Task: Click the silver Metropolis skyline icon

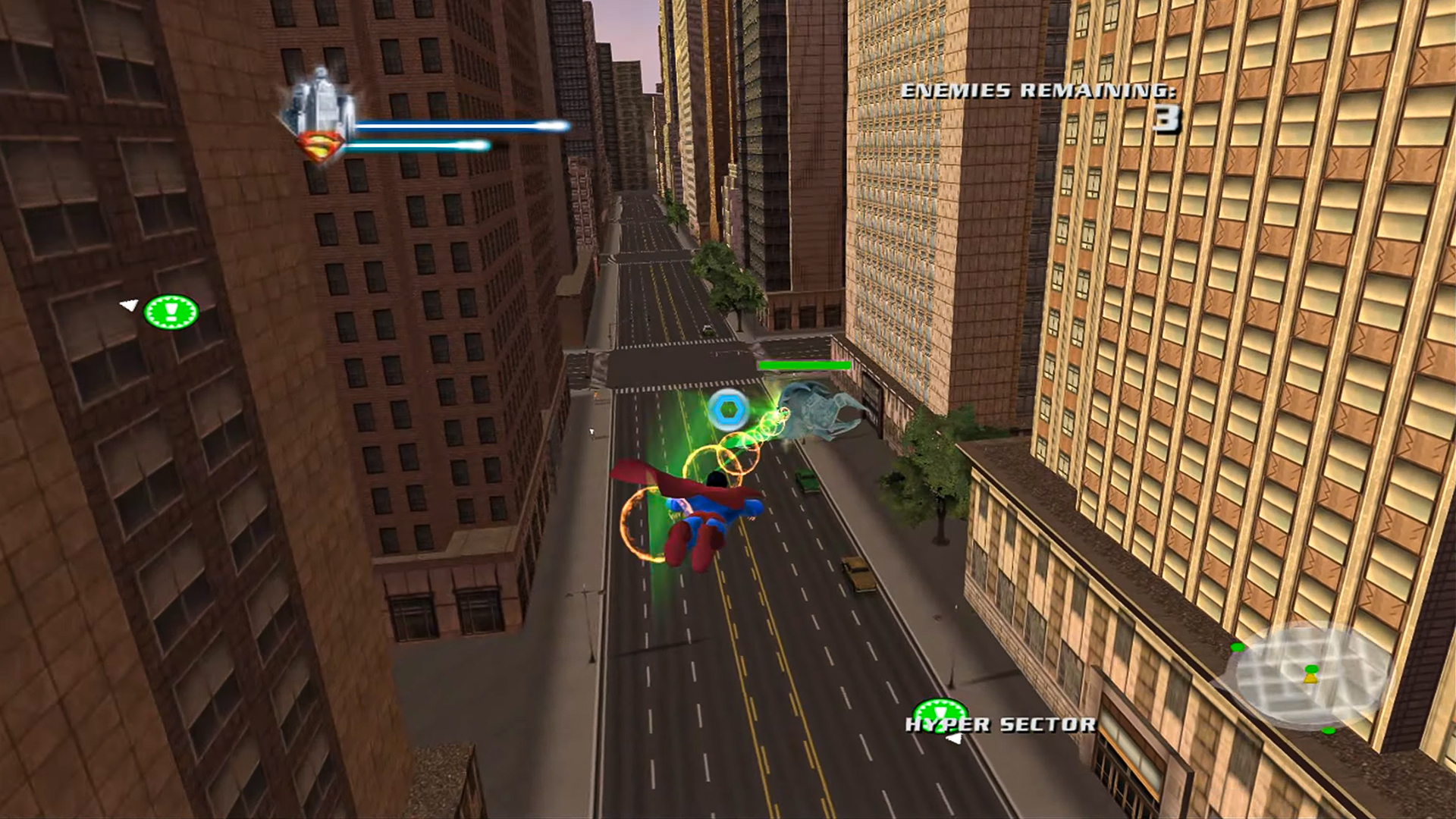Action: pos(320,99)
